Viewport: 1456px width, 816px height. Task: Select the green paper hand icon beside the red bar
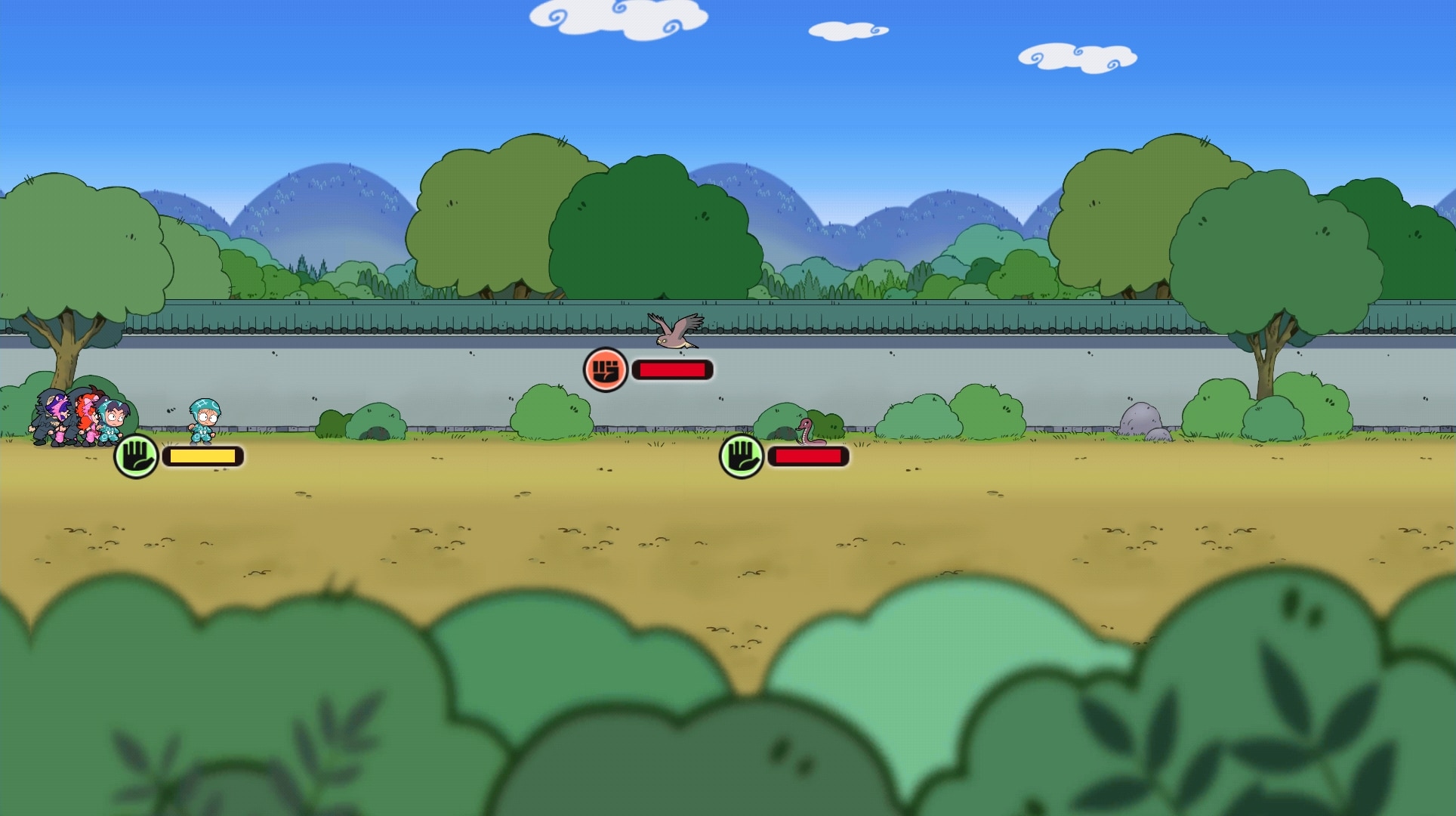tap(742, 456)
